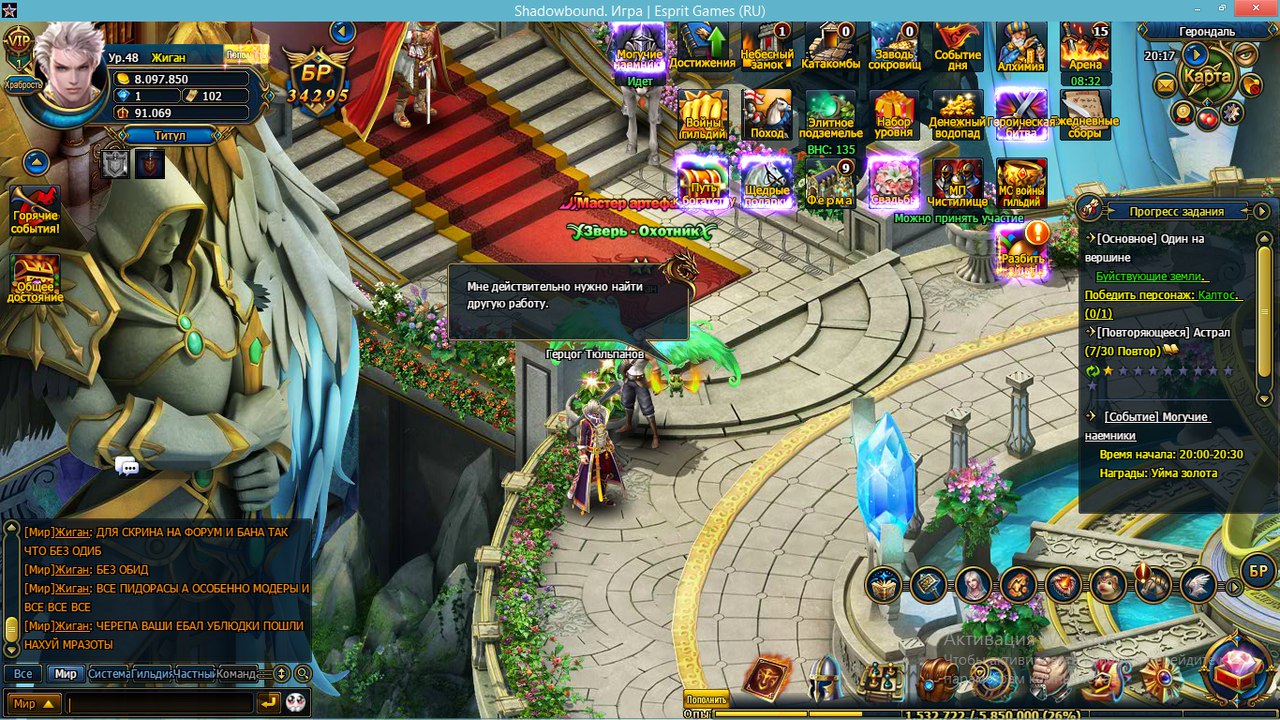
Task: Open the mail envelope icon by map
Action: click(x=1165, y=86)
